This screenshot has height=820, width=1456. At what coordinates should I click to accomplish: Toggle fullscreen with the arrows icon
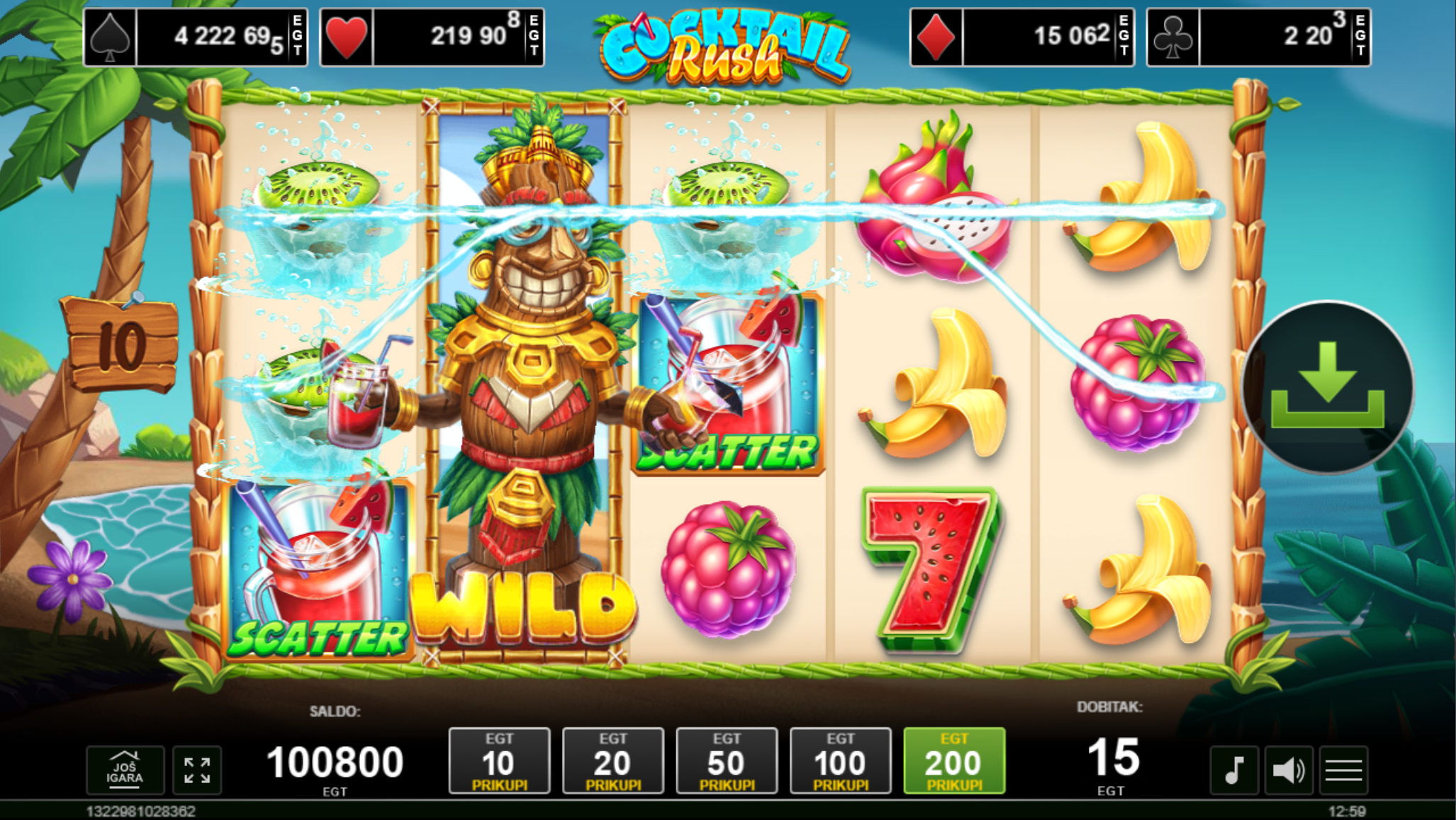point(197,770)
